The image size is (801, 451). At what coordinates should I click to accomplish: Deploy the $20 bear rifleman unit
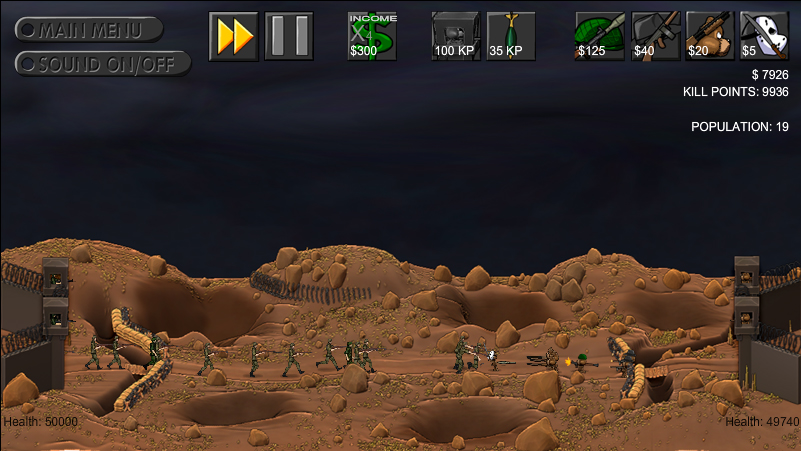coord(710,36)
